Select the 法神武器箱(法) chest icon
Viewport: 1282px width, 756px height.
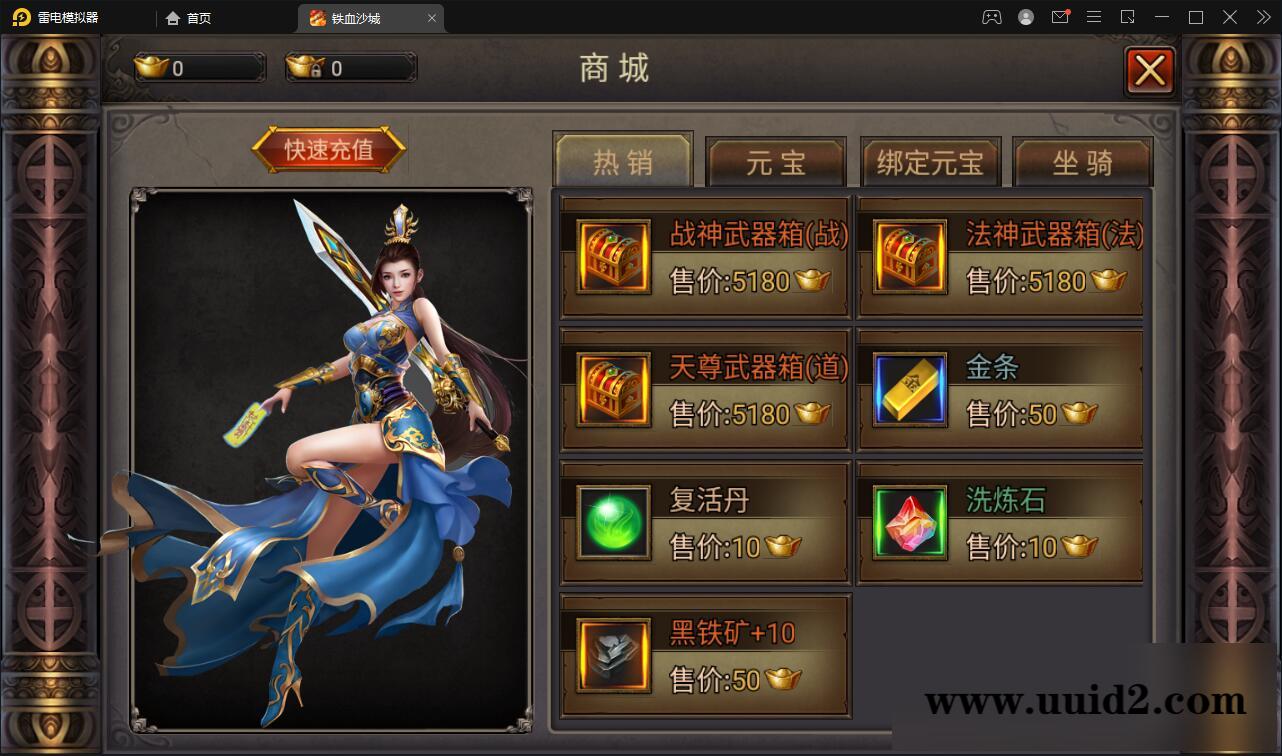click(x=908, y=256)
